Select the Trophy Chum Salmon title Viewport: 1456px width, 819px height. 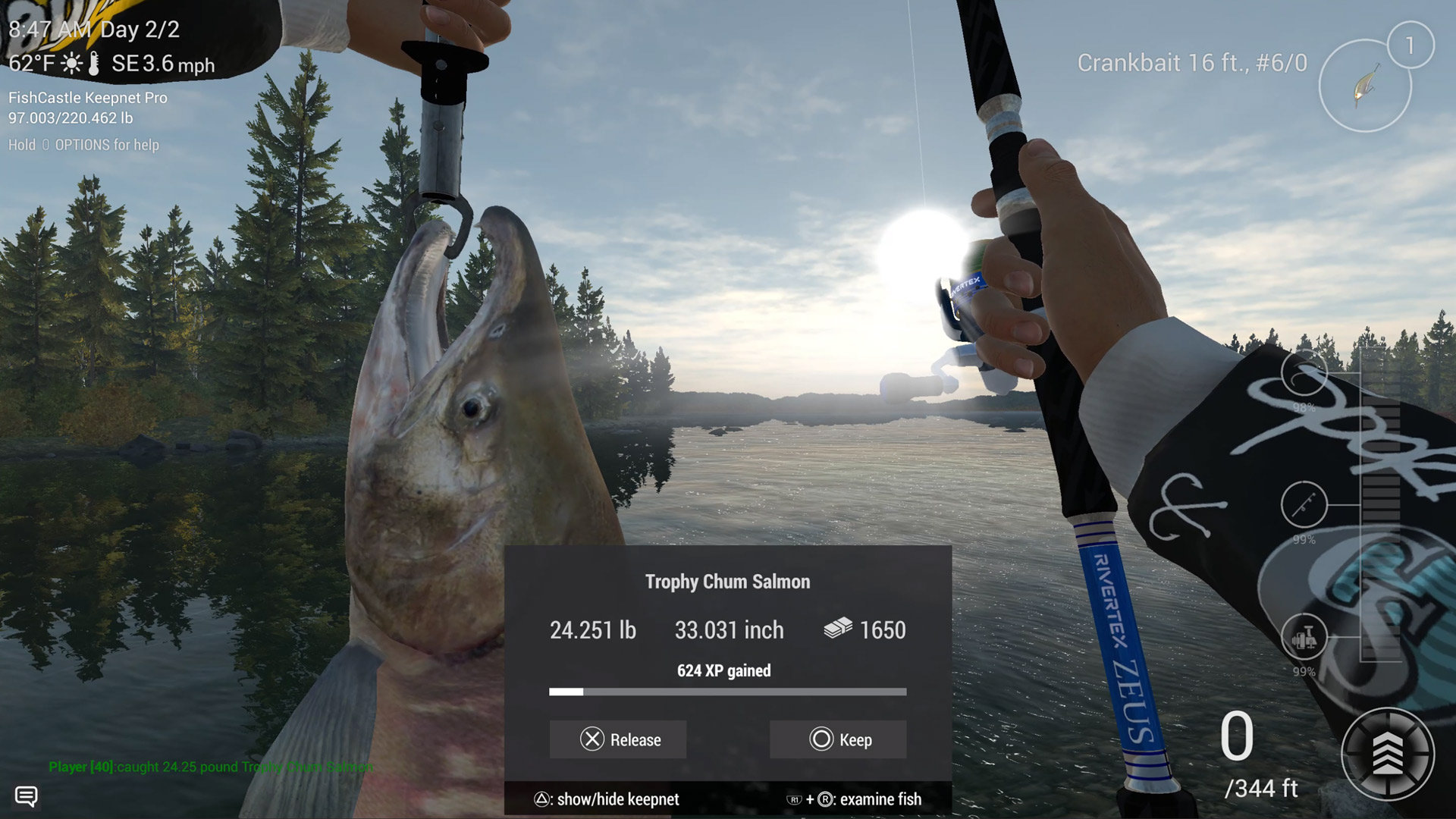(x=726, y=581)
